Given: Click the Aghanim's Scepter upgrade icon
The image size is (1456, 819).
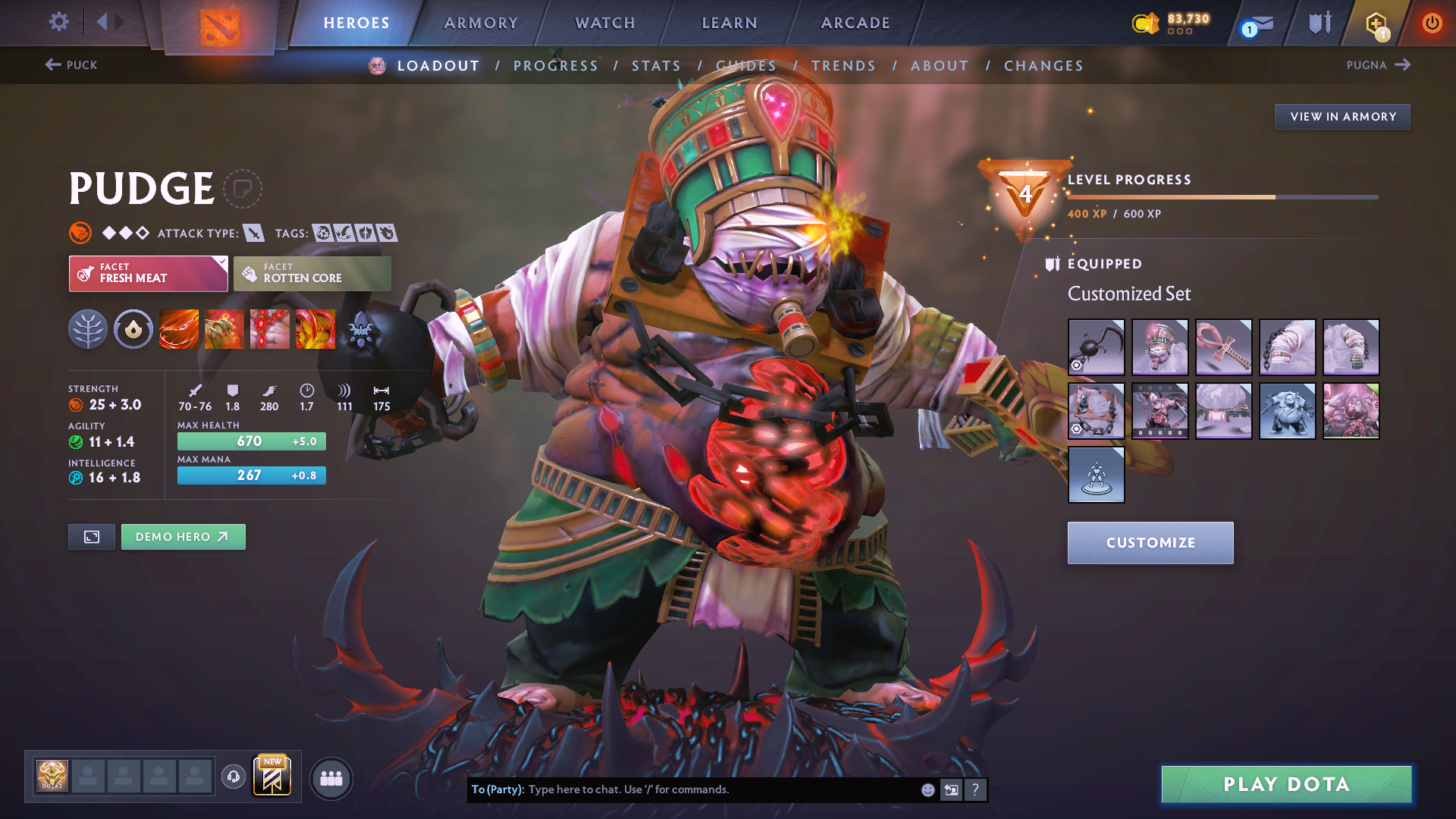Looking at the screenshot, I should coord(361,329).
